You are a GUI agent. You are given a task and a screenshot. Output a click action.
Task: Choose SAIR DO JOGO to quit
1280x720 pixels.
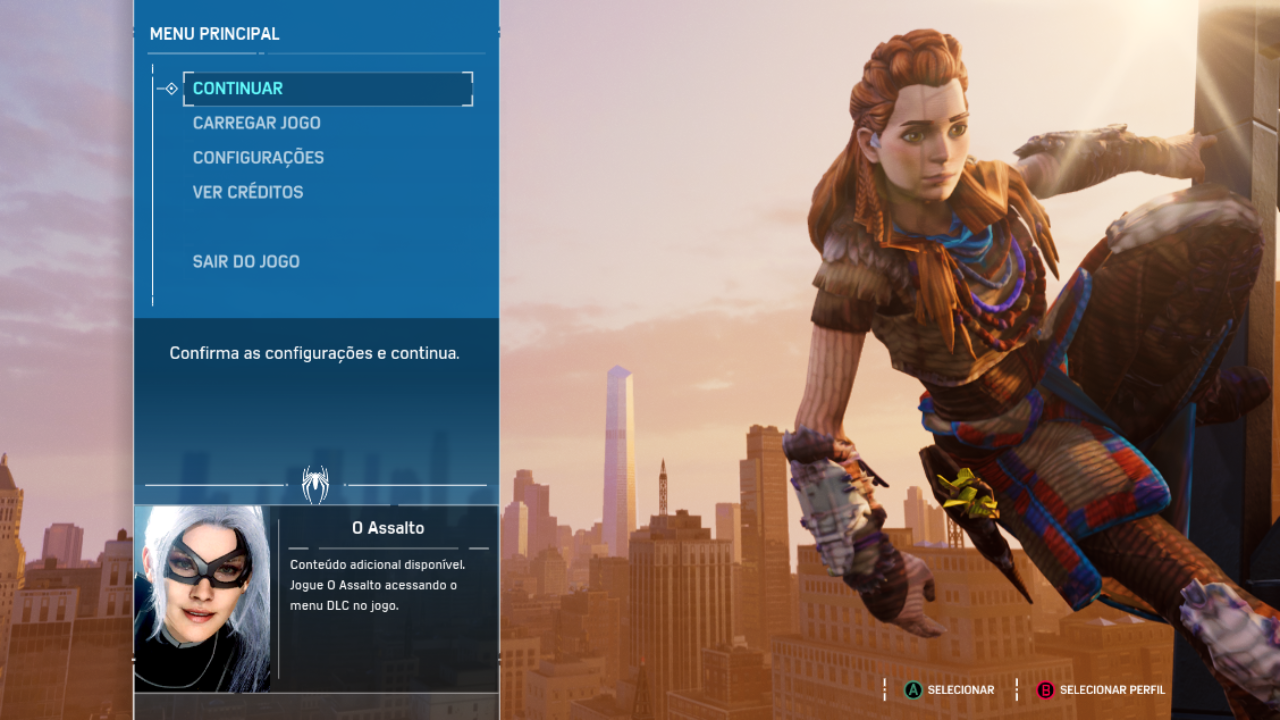(246, 261)
